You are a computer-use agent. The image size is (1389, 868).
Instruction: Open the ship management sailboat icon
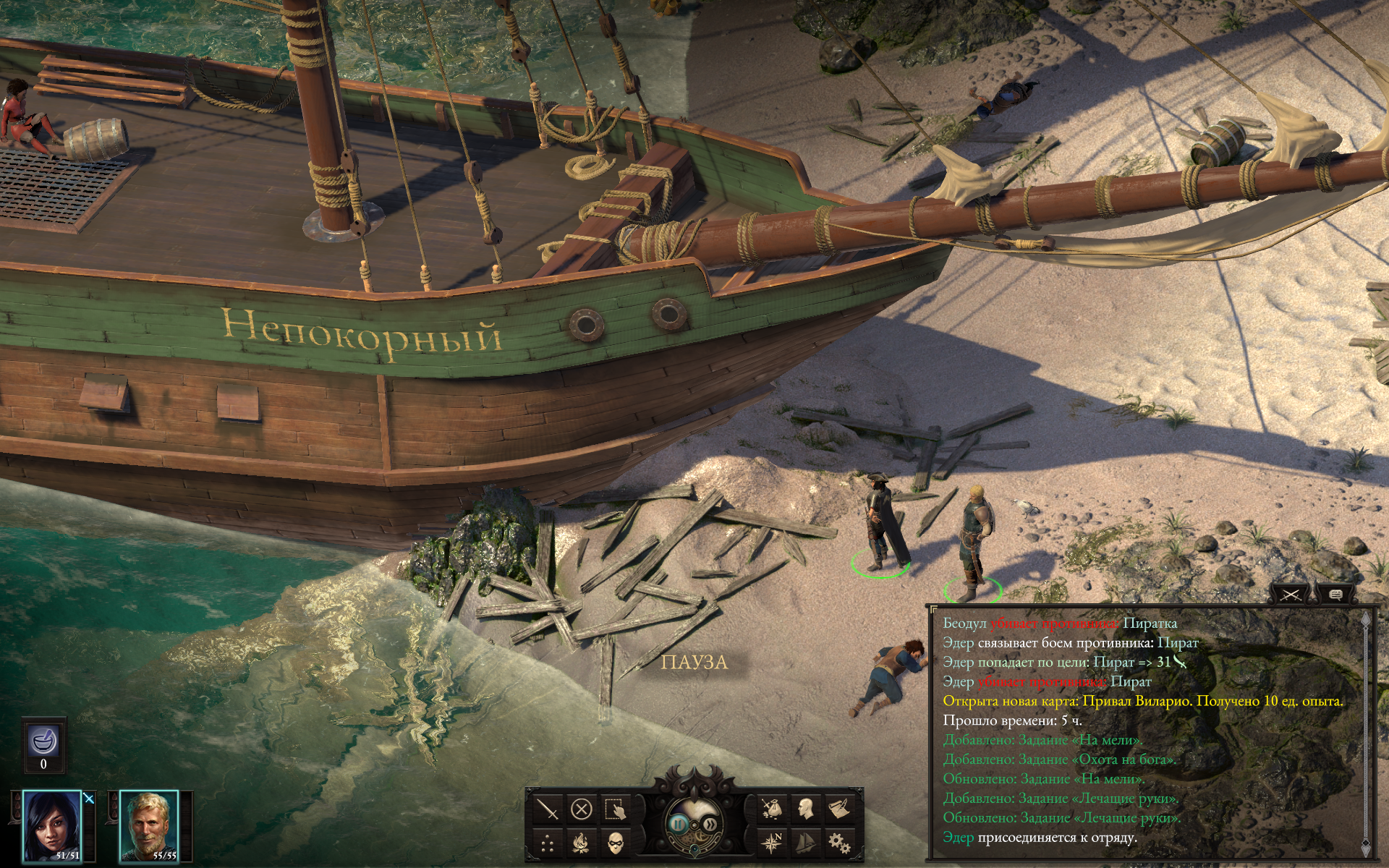click(x=805, y=843)
